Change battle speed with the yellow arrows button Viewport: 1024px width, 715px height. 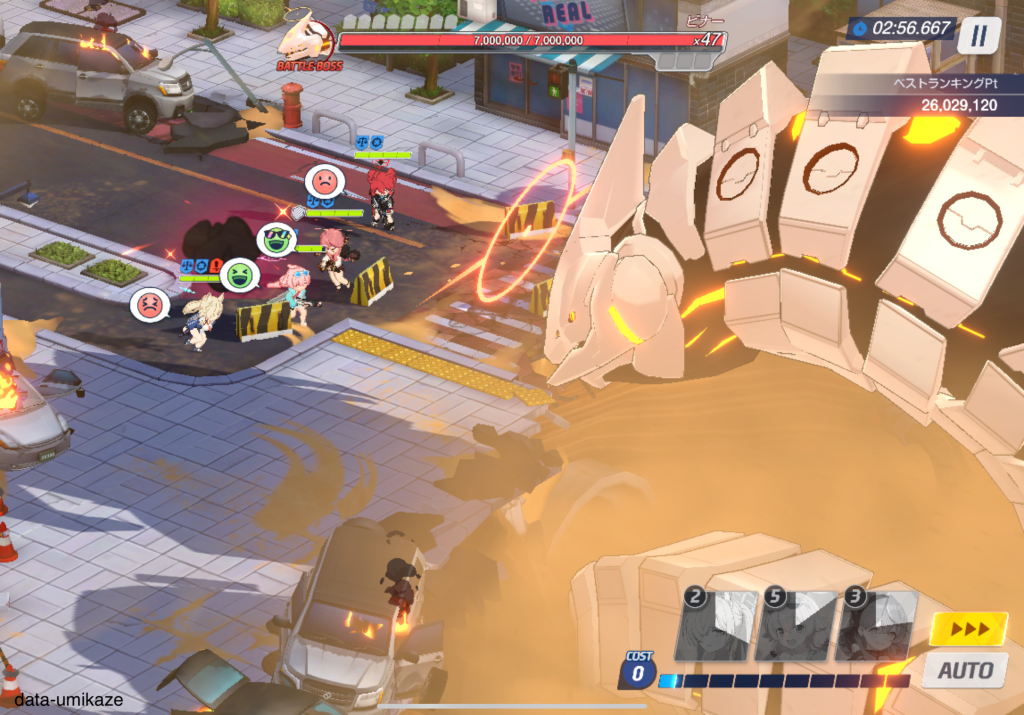[x=967, y=628]
